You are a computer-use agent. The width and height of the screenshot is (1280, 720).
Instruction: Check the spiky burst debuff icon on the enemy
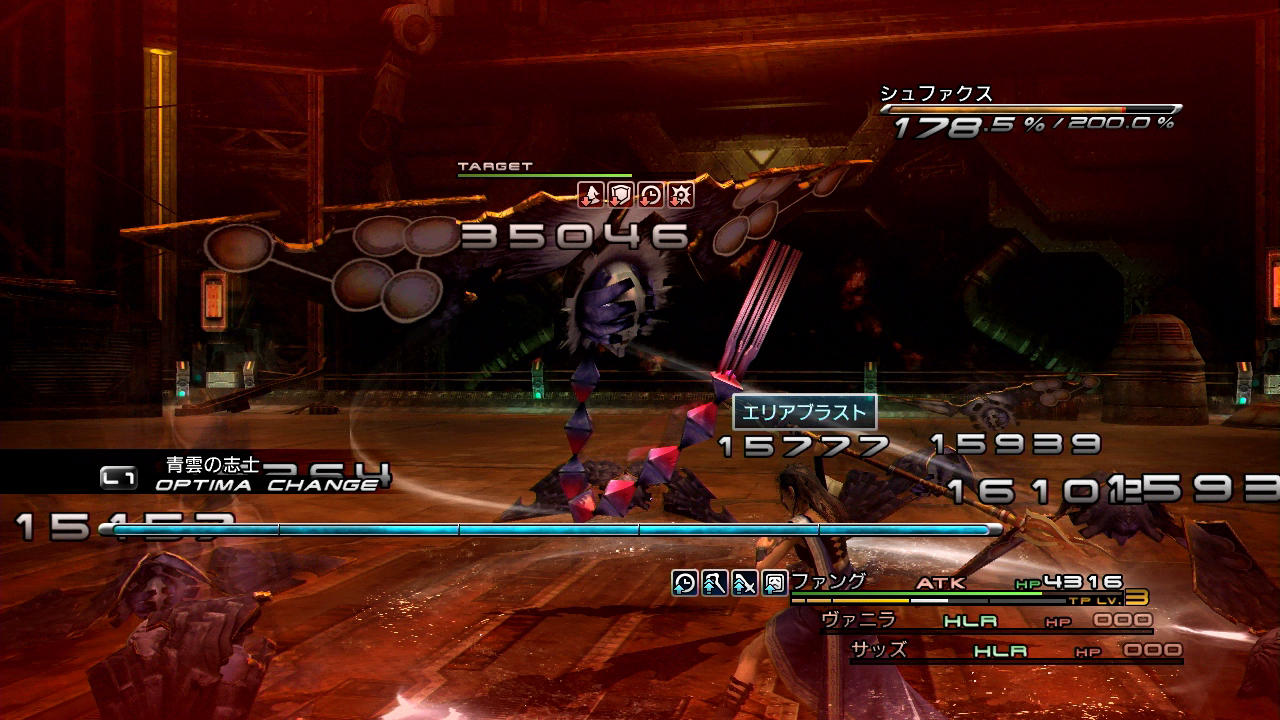681,194
